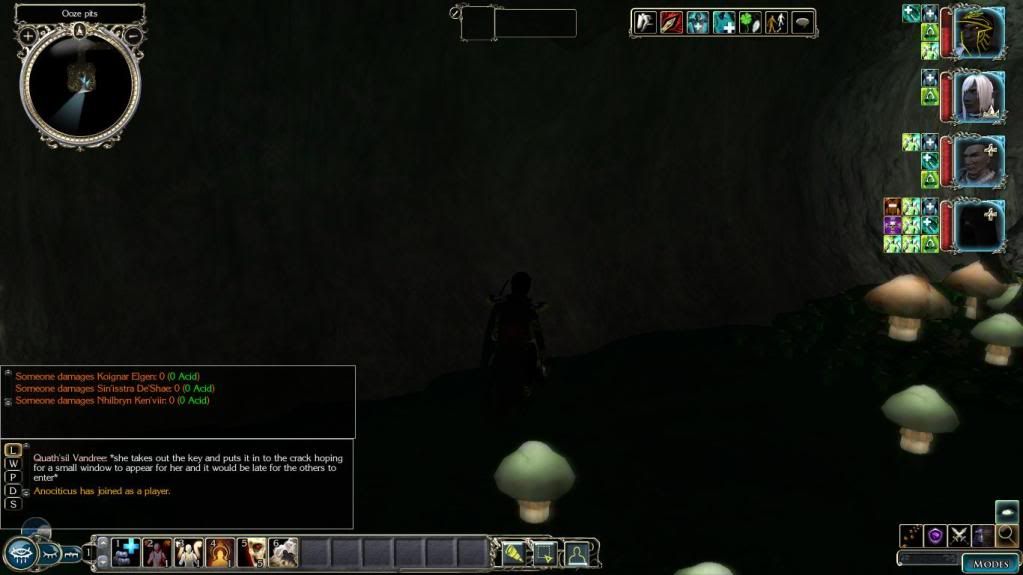1023x575 pixels.
Task: Switch chat to the W channel
Action: [x=13, y=464]
